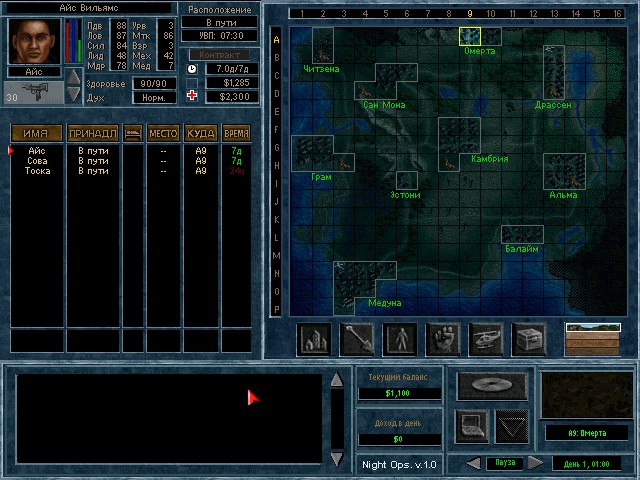Sort the roster by ИМЯ column
Viewport: 640px width, 480px height.
[x=37, y=133]
